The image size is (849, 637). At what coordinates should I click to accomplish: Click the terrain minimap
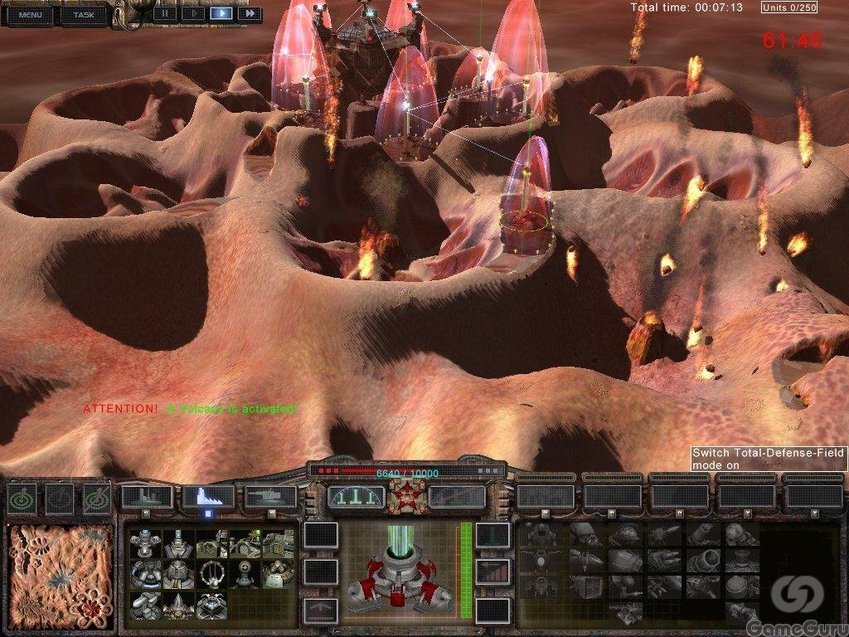tap(60, 572)
